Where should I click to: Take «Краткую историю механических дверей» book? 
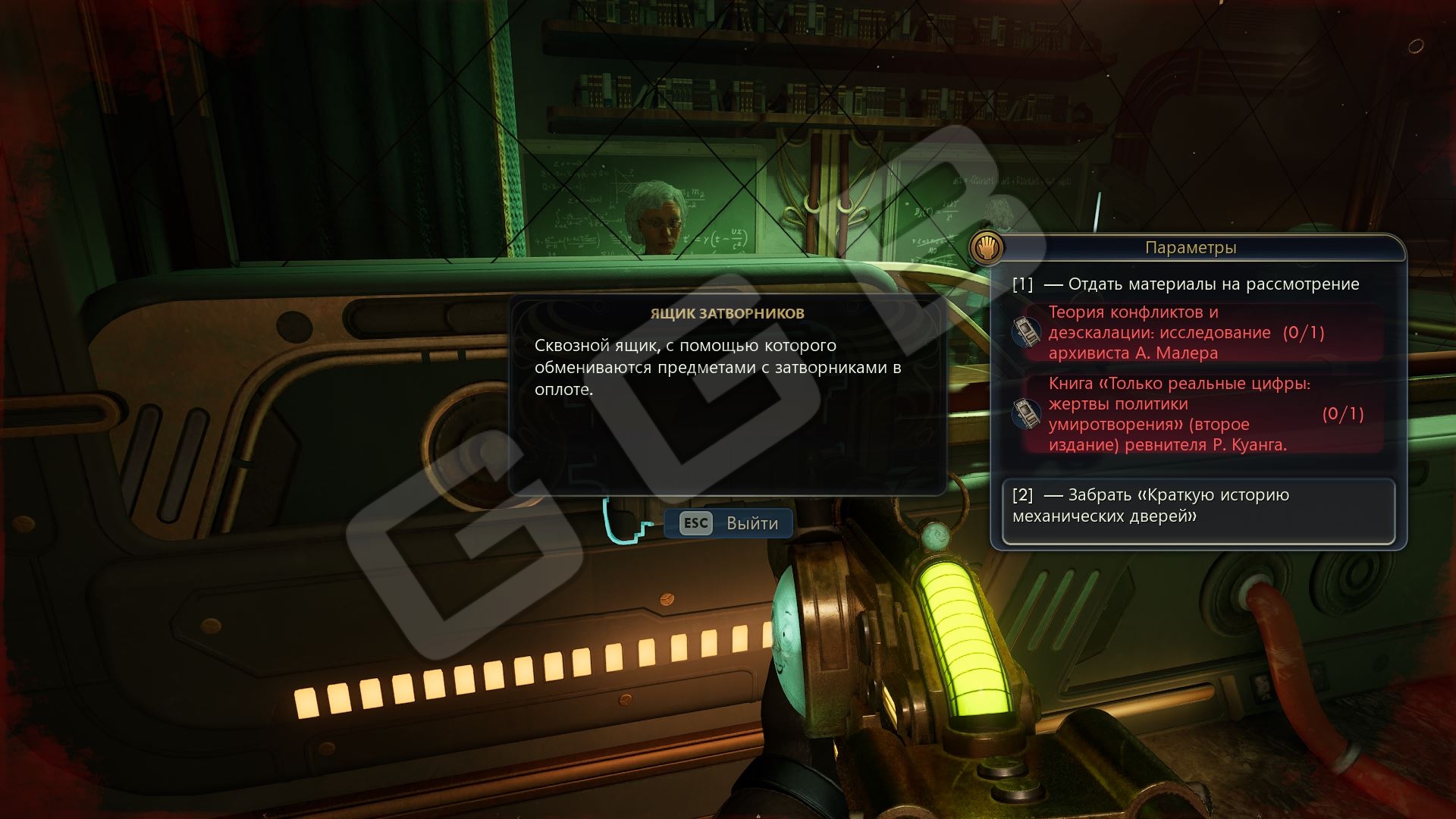point(1197,506)
